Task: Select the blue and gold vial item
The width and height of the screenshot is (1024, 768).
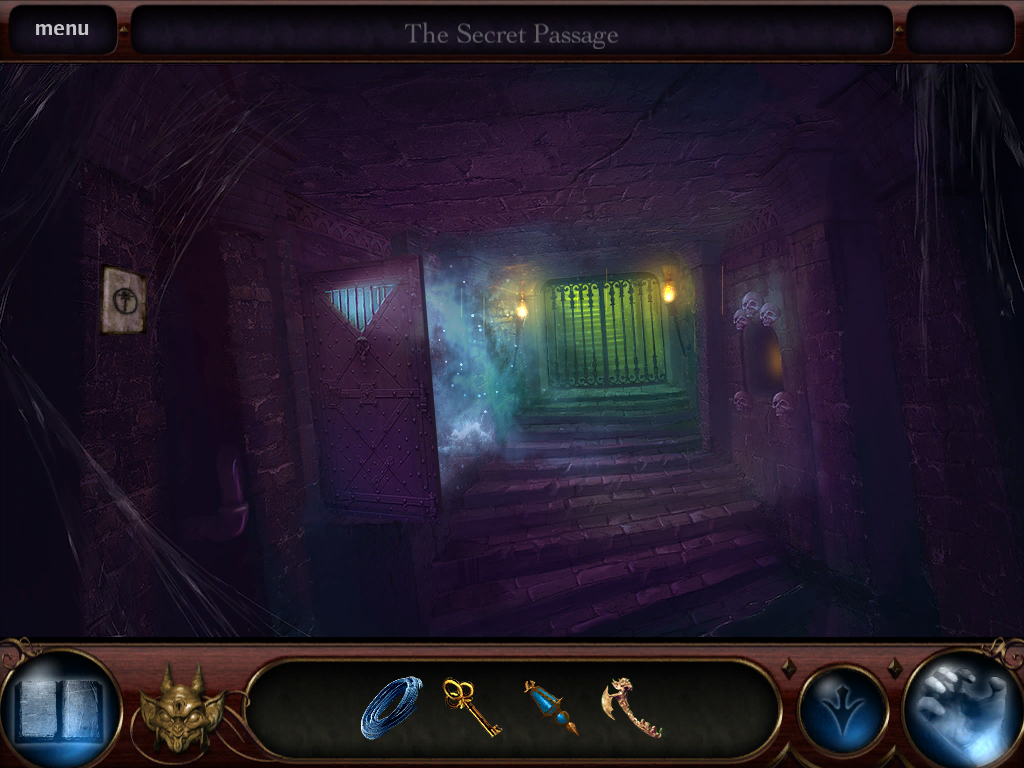Action: coord(551,707)
